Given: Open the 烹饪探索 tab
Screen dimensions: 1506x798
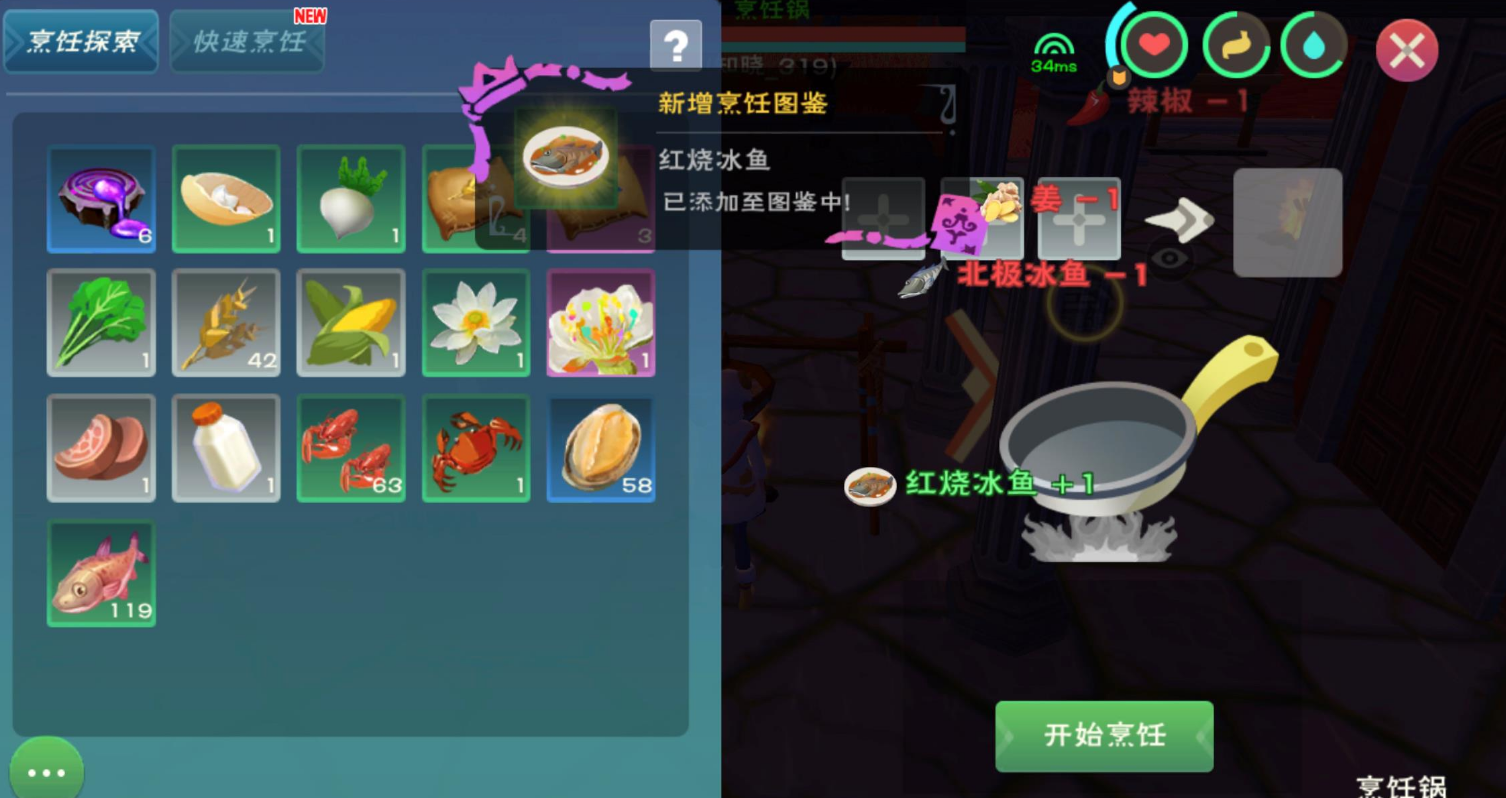Looking at the screenshot, I should coord(80,42).
